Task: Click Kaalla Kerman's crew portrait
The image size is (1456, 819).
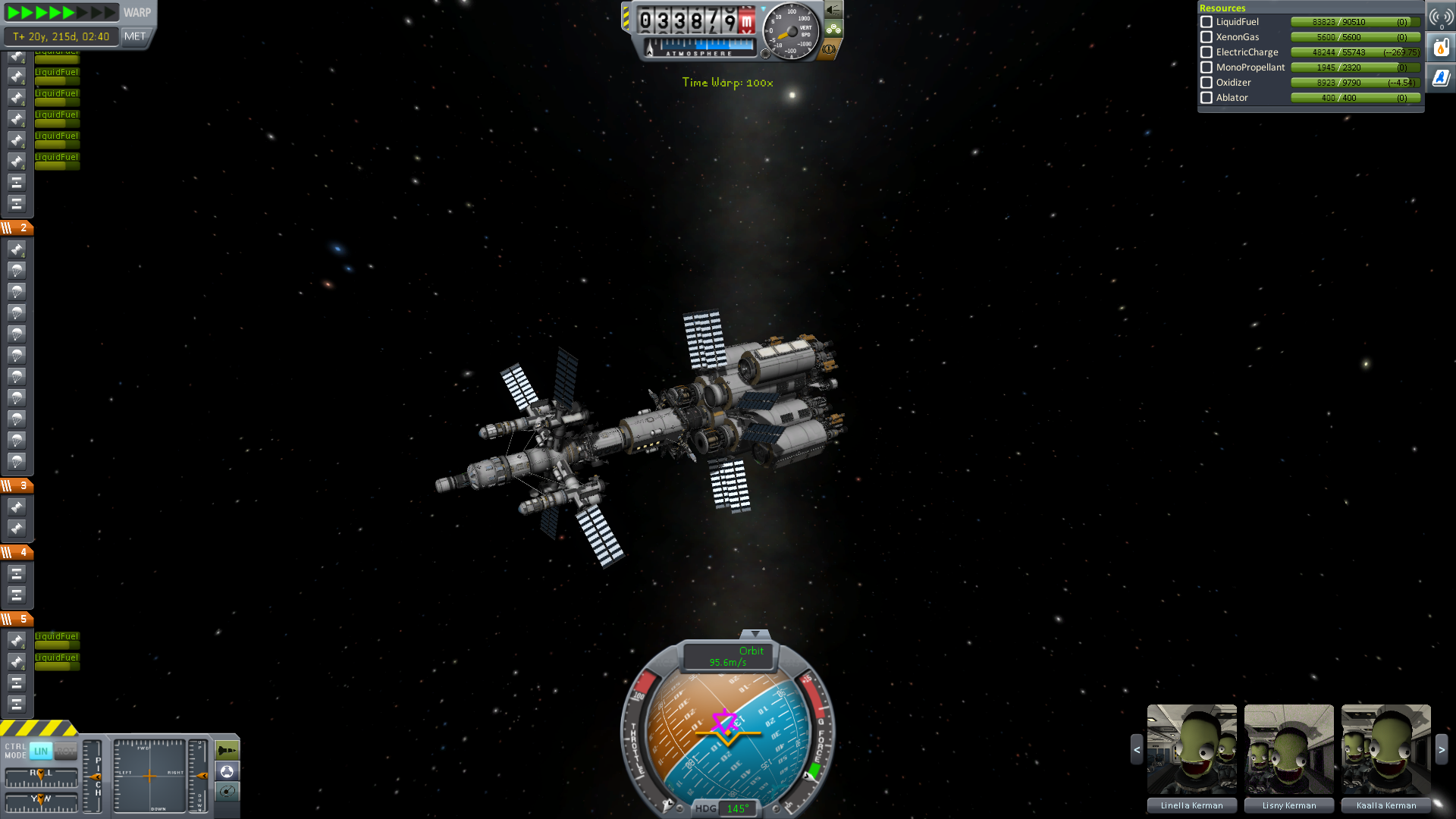Action: pos(1385,749)
